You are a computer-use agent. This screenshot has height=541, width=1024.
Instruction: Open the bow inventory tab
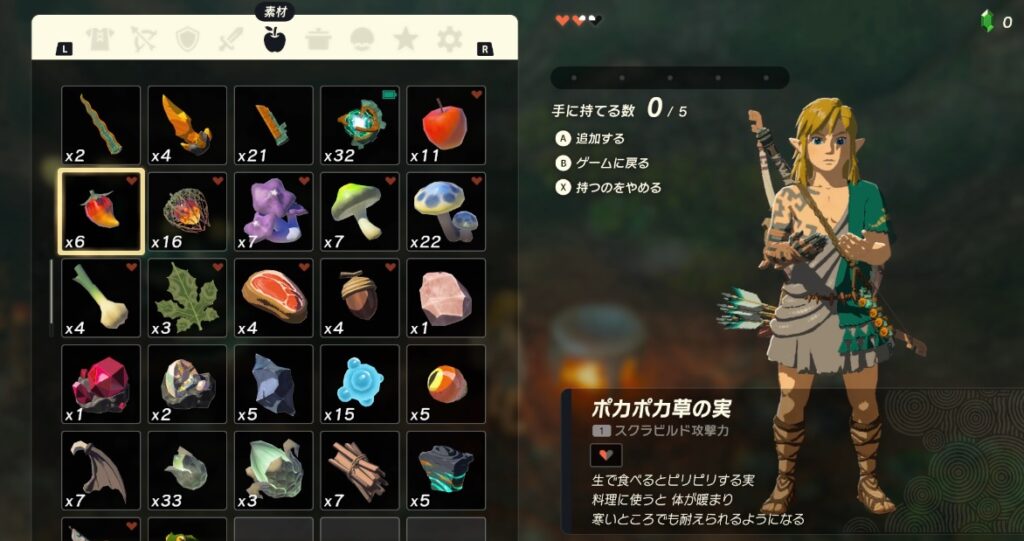143,40
